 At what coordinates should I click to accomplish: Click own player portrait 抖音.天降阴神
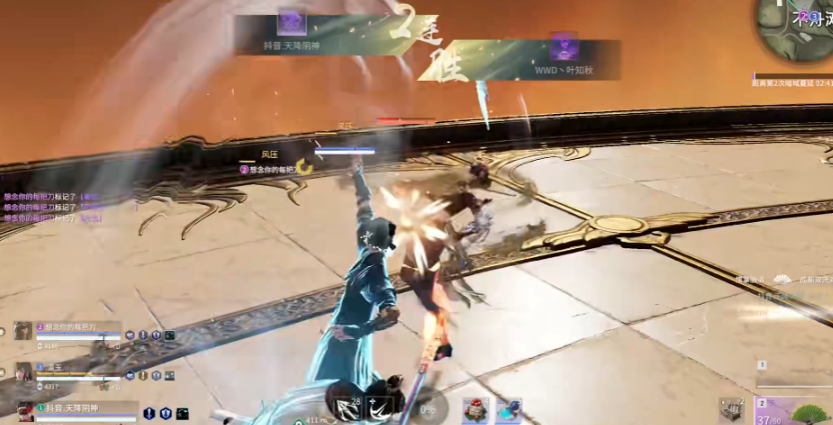tap(25, 410)
